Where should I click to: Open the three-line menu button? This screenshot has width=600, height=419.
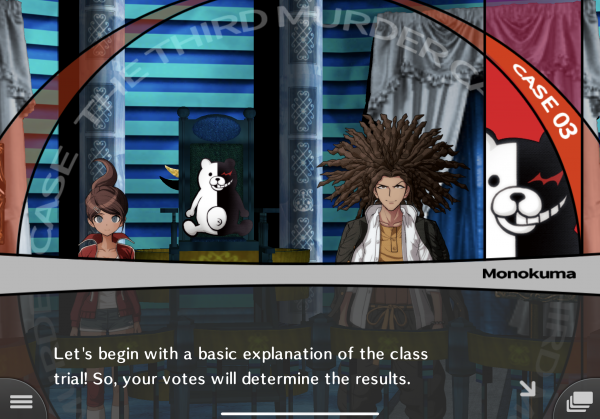point(20,401)
